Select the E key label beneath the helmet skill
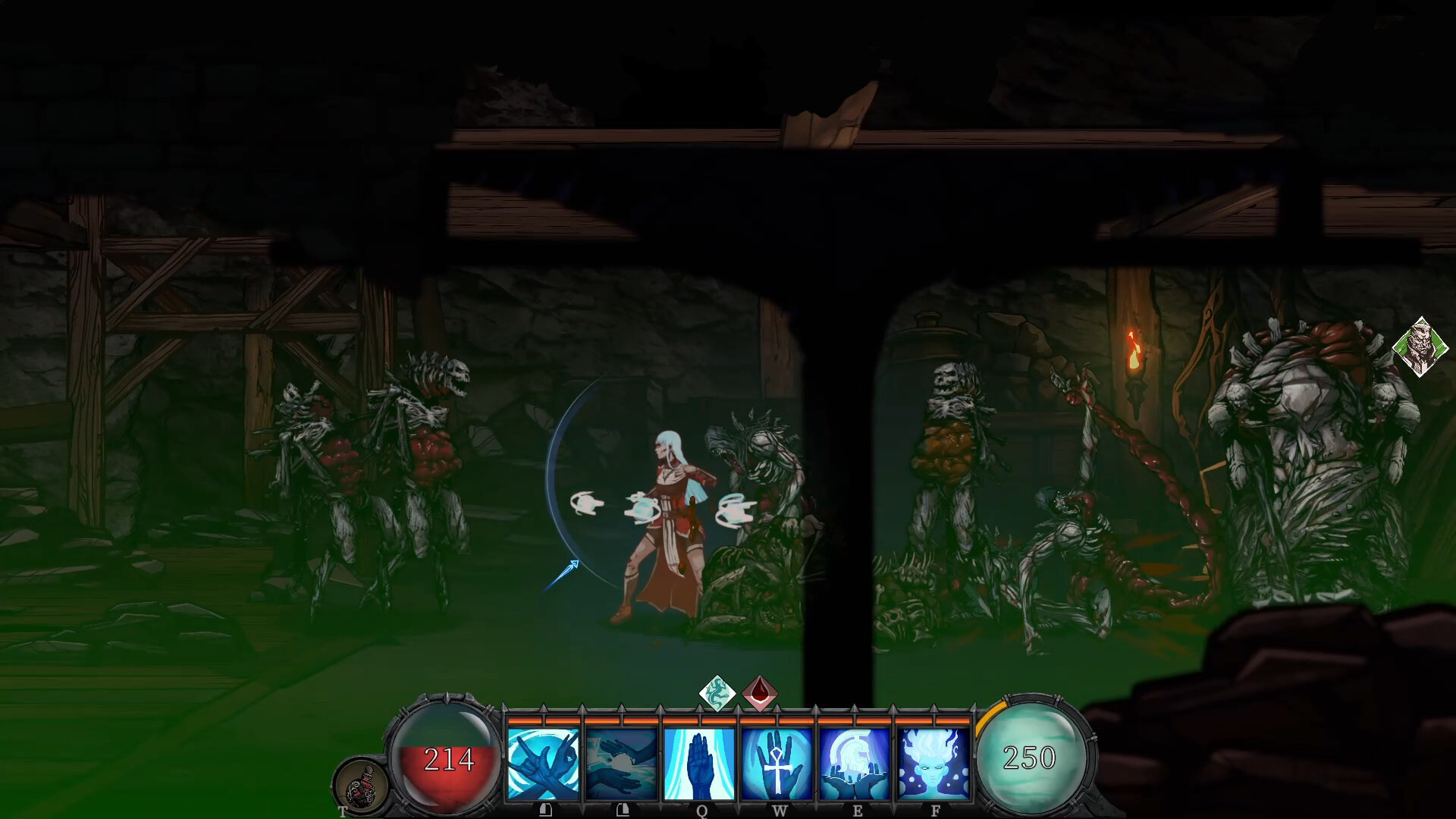Image resolution: width=1456 pixels, height=819 pixels. point(858,810)
